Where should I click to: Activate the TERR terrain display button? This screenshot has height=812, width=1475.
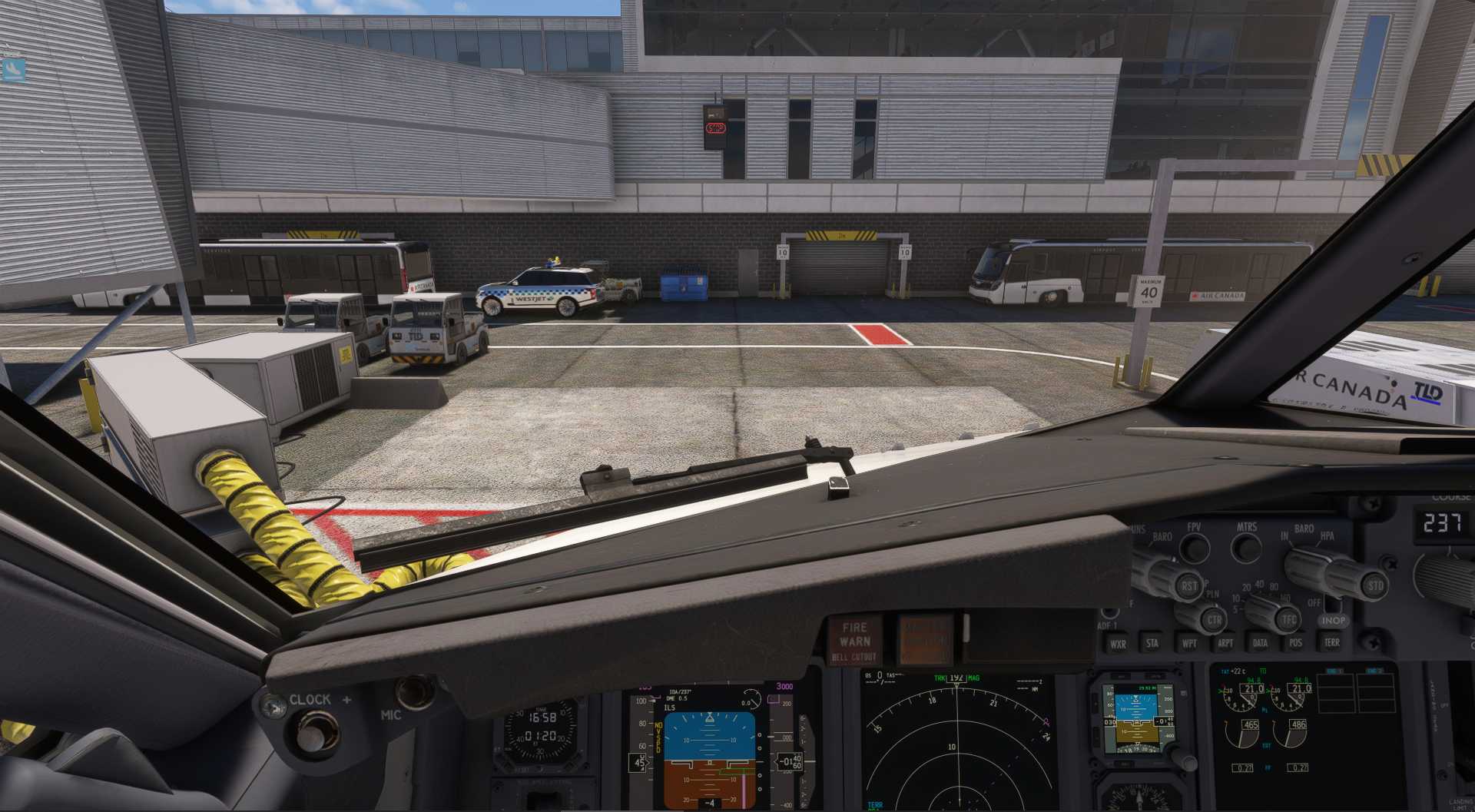(1331, 642)
